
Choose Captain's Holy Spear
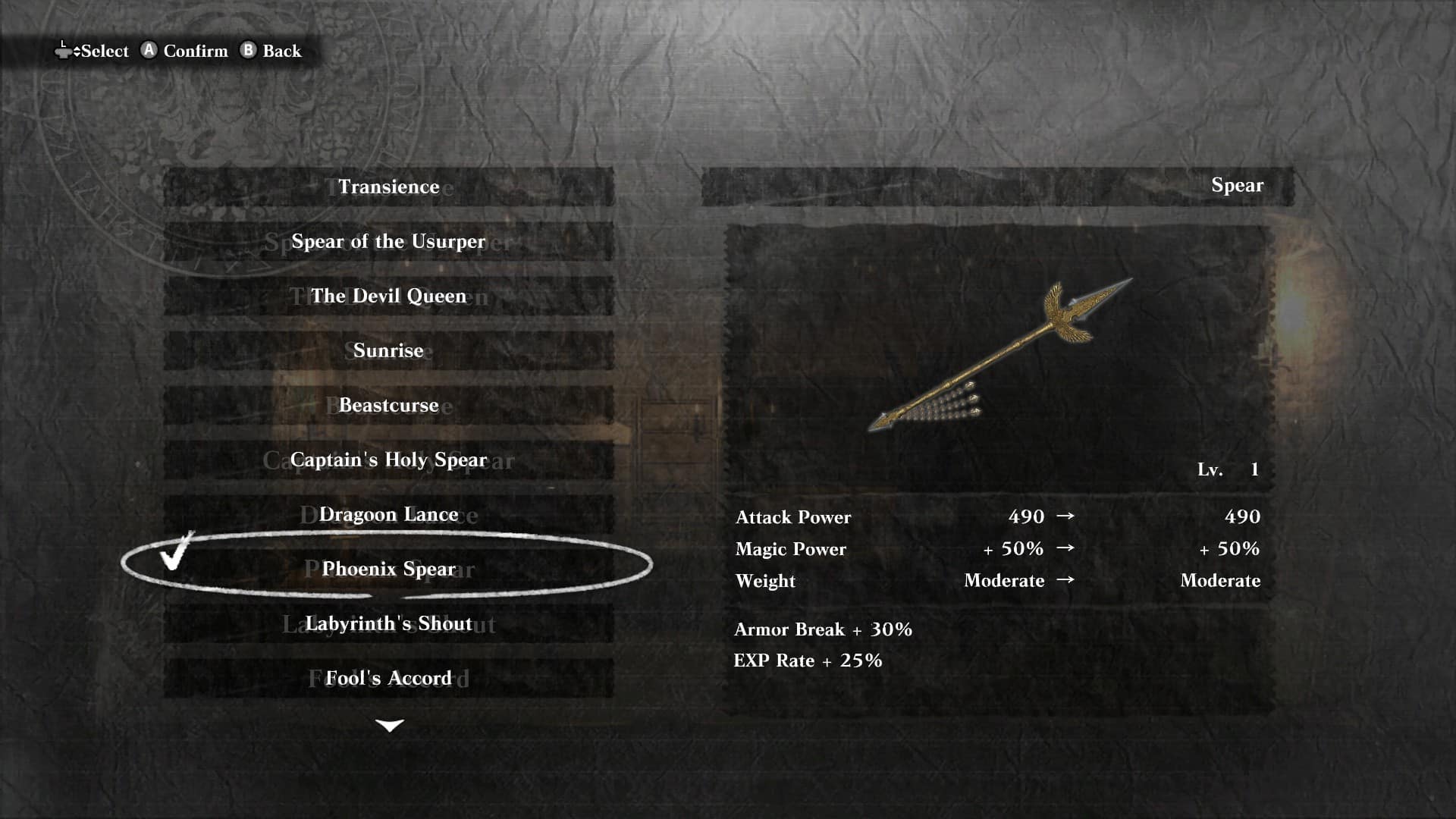click(x=388, y=460)
